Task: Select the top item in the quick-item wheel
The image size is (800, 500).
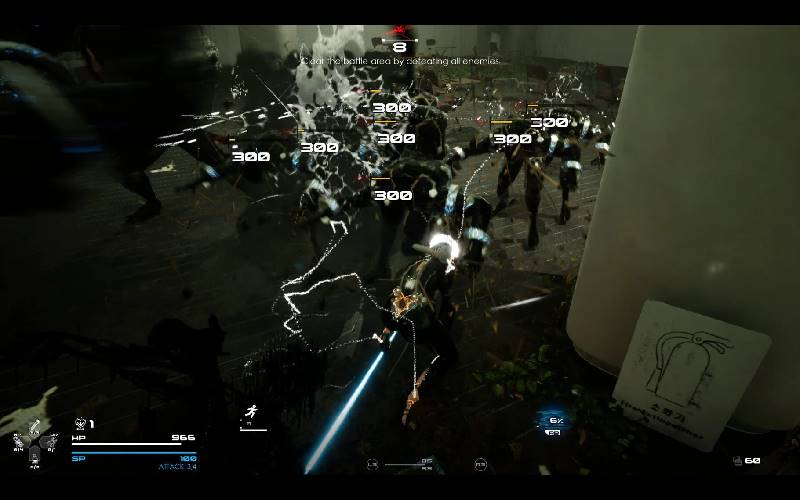Action: point(34,424)
